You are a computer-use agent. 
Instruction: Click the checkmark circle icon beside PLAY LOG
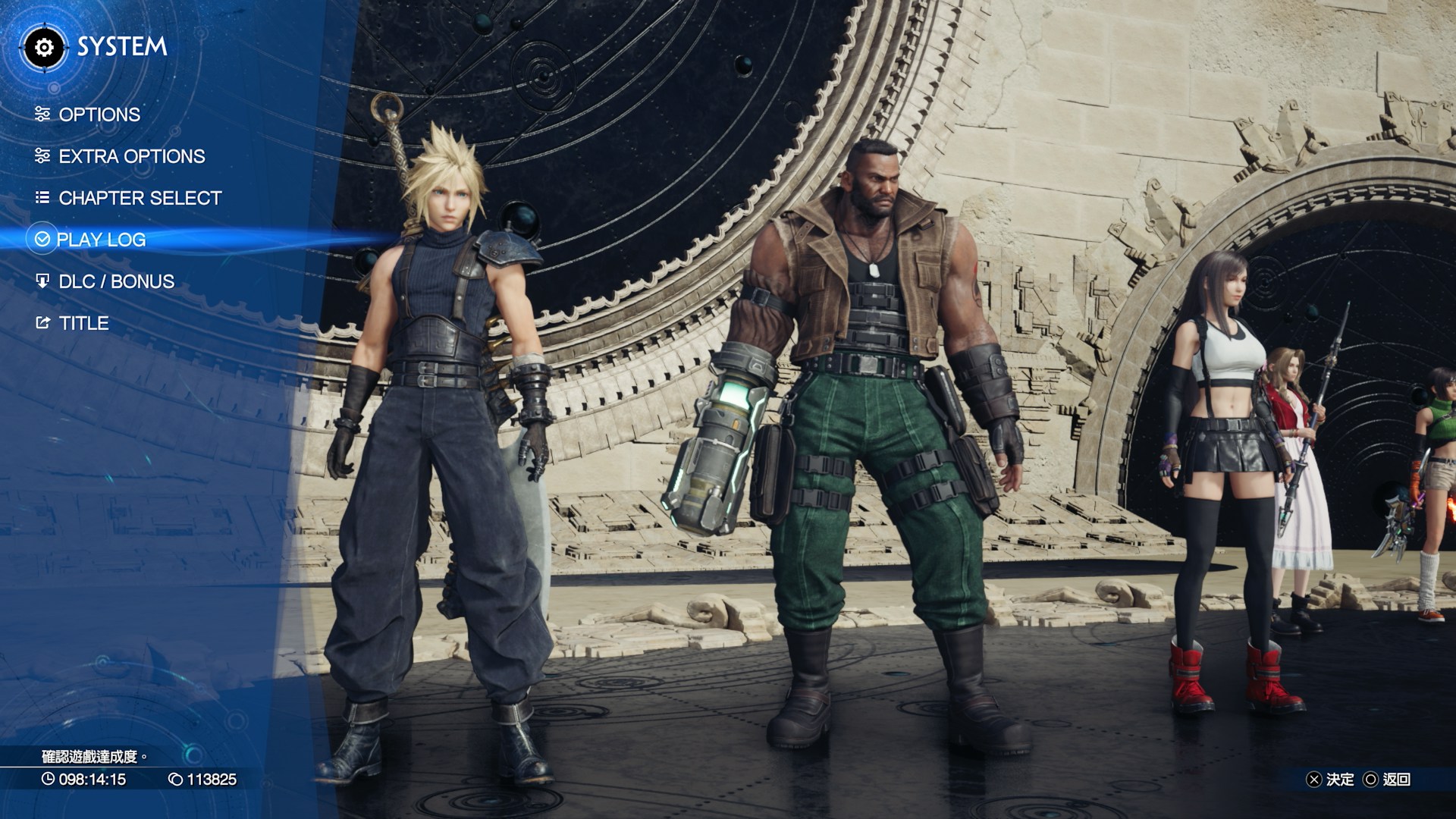tap(42, 240)
